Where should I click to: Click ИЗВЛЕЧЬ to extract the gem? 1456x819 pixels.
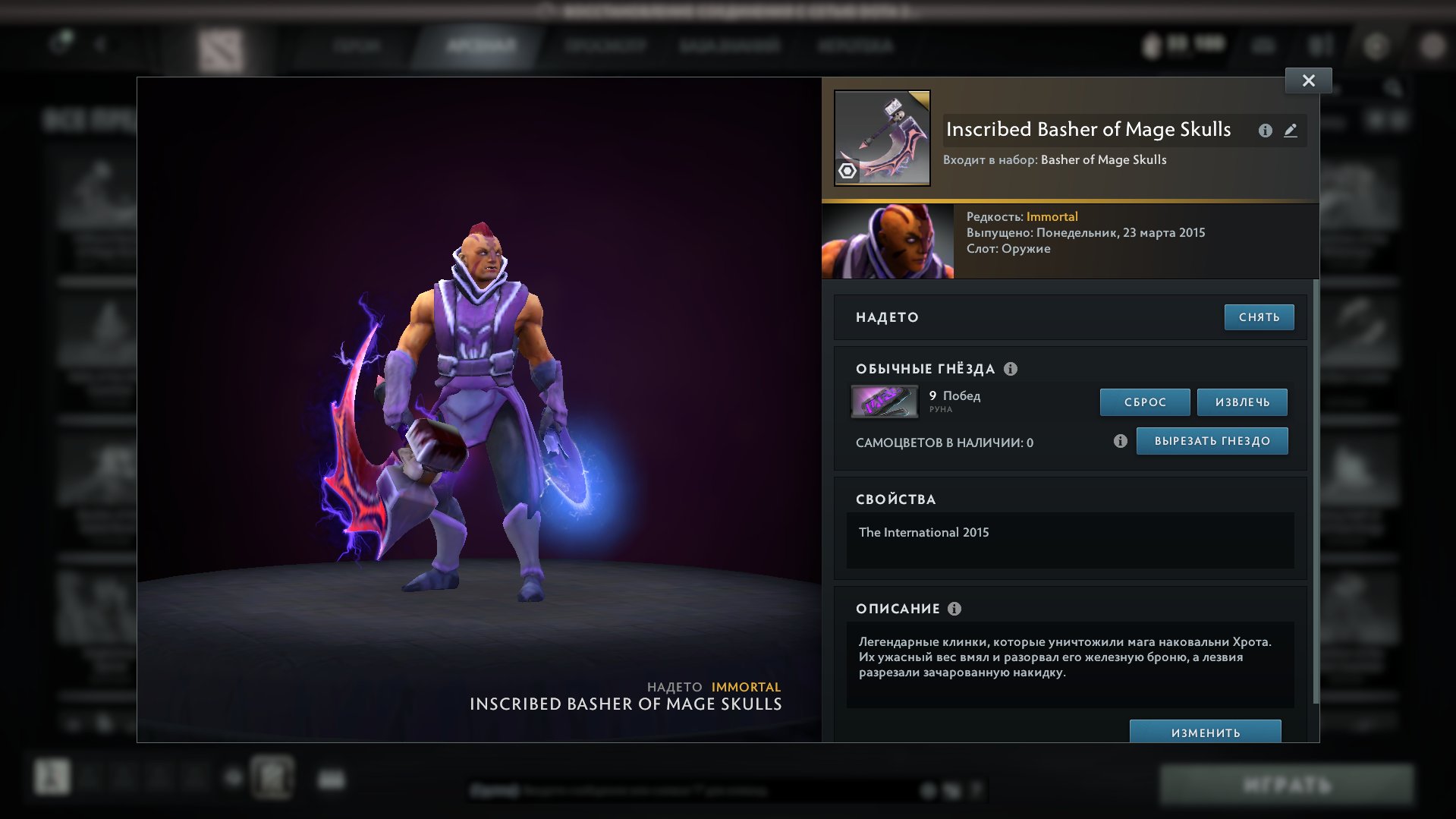(x=1241, y=402)
